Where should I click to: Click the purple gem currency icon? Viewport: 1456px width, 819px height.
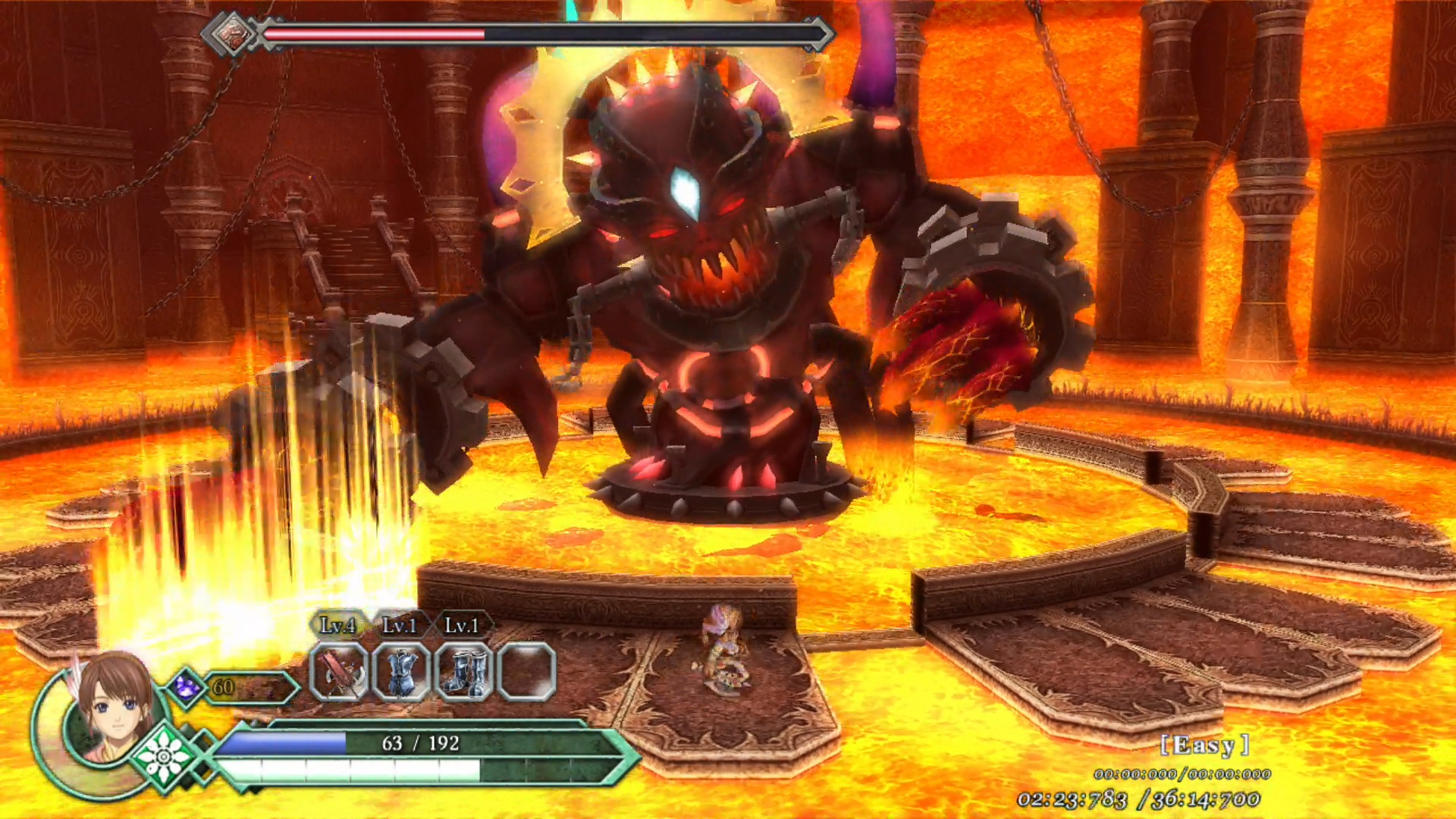click(x=187, y=687)
